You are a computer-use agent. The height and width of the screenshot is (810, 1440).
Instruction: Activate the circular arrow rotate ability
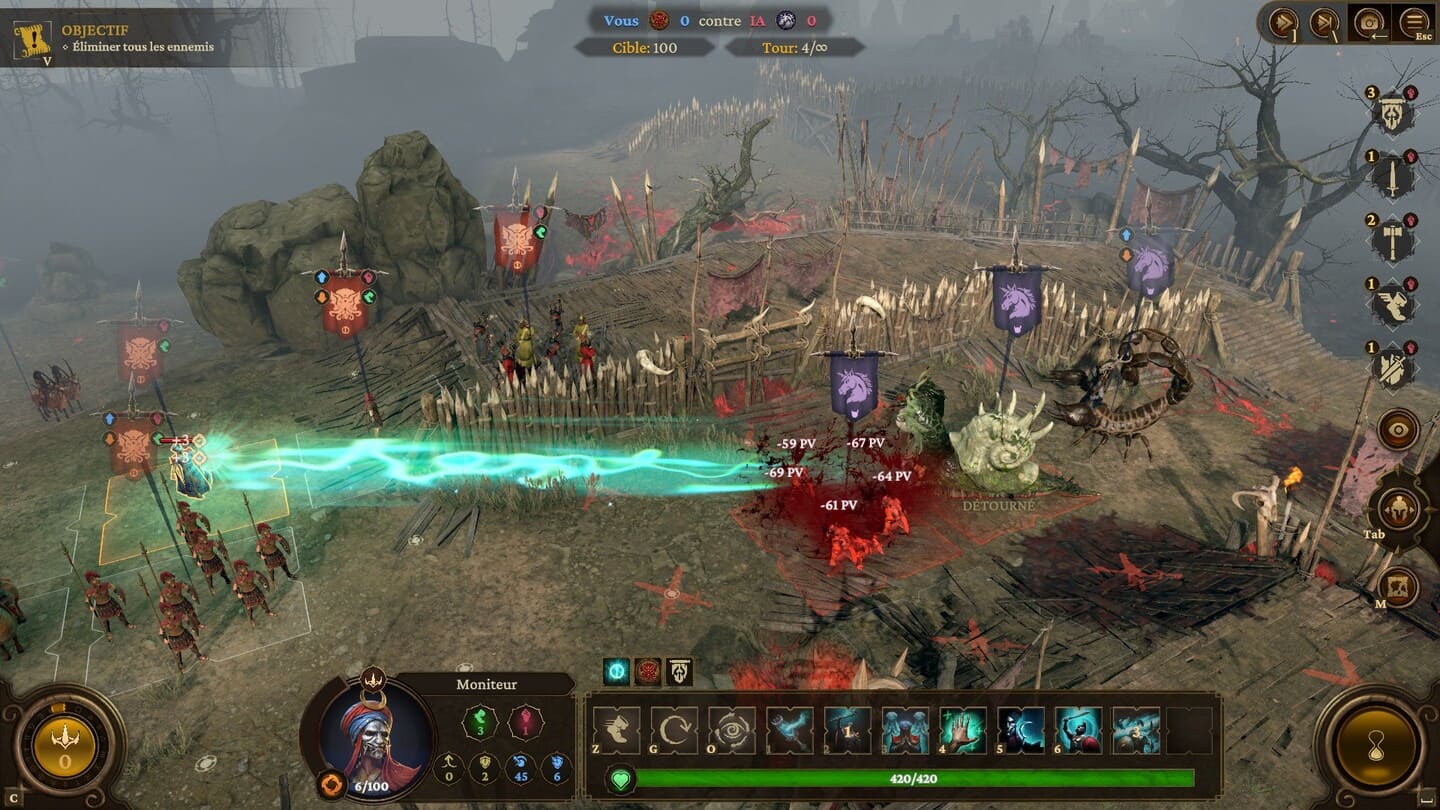[x=674, y=730]
